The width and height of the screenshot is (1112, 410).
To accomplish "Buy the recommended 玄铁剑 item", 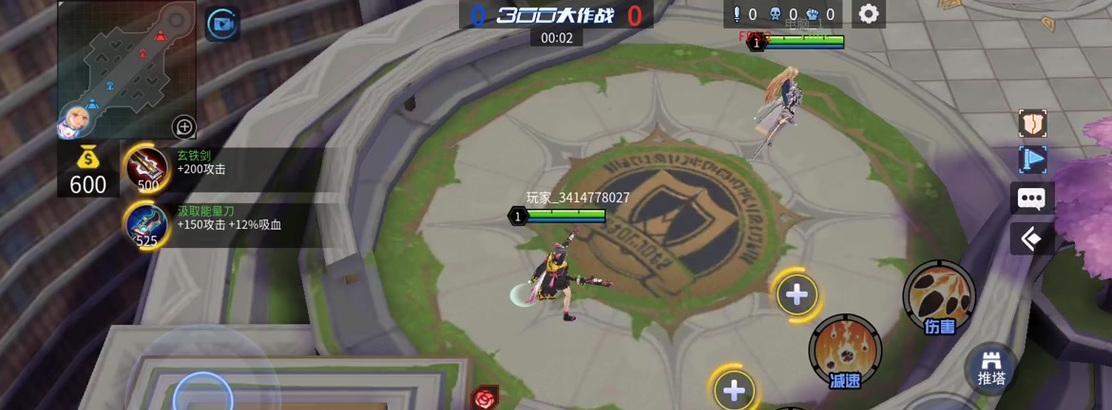I will (146, 168).
